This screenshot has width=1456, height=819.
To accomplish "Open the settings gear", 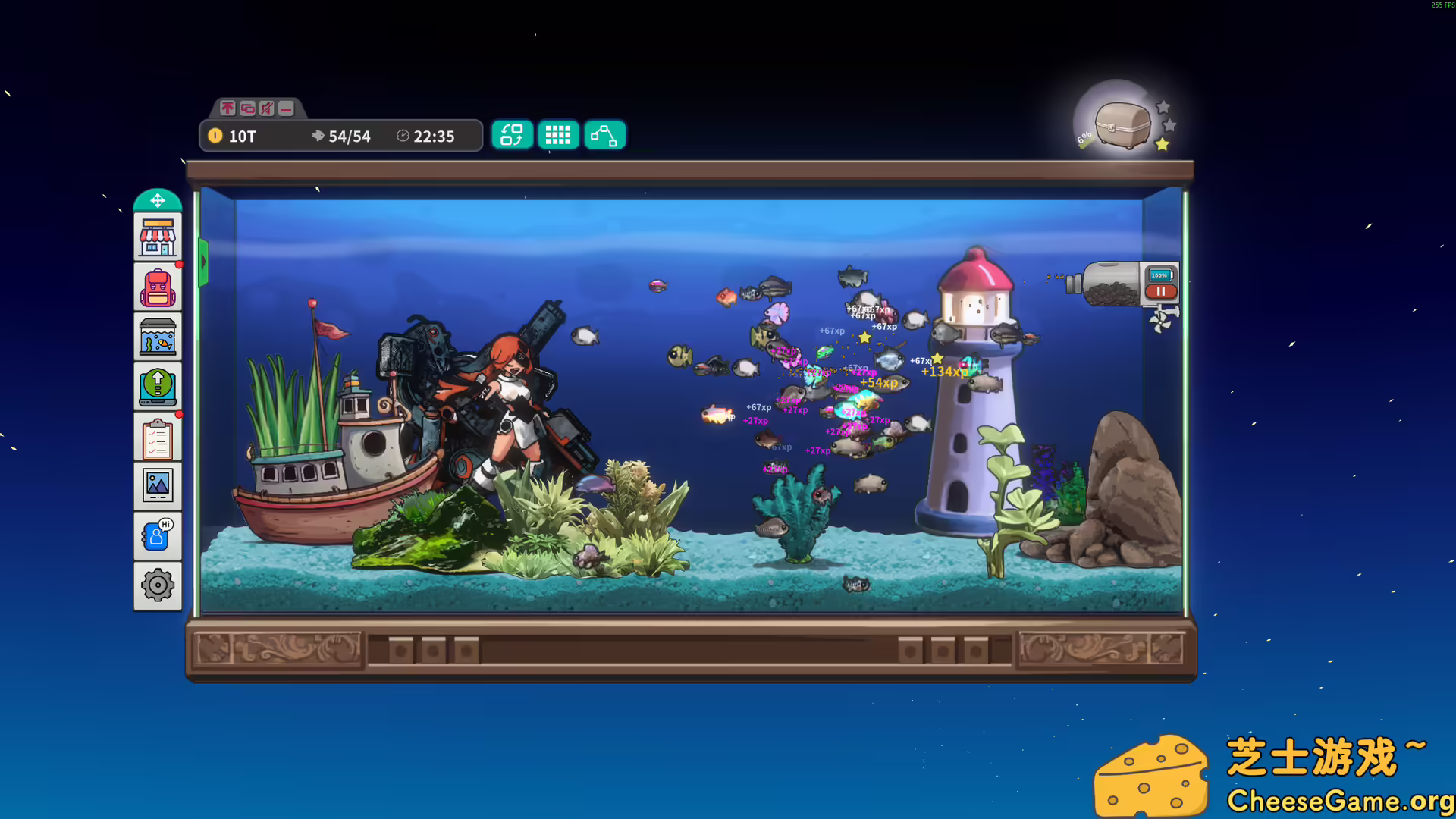I will pyautogui.click(x=158, y=585).
